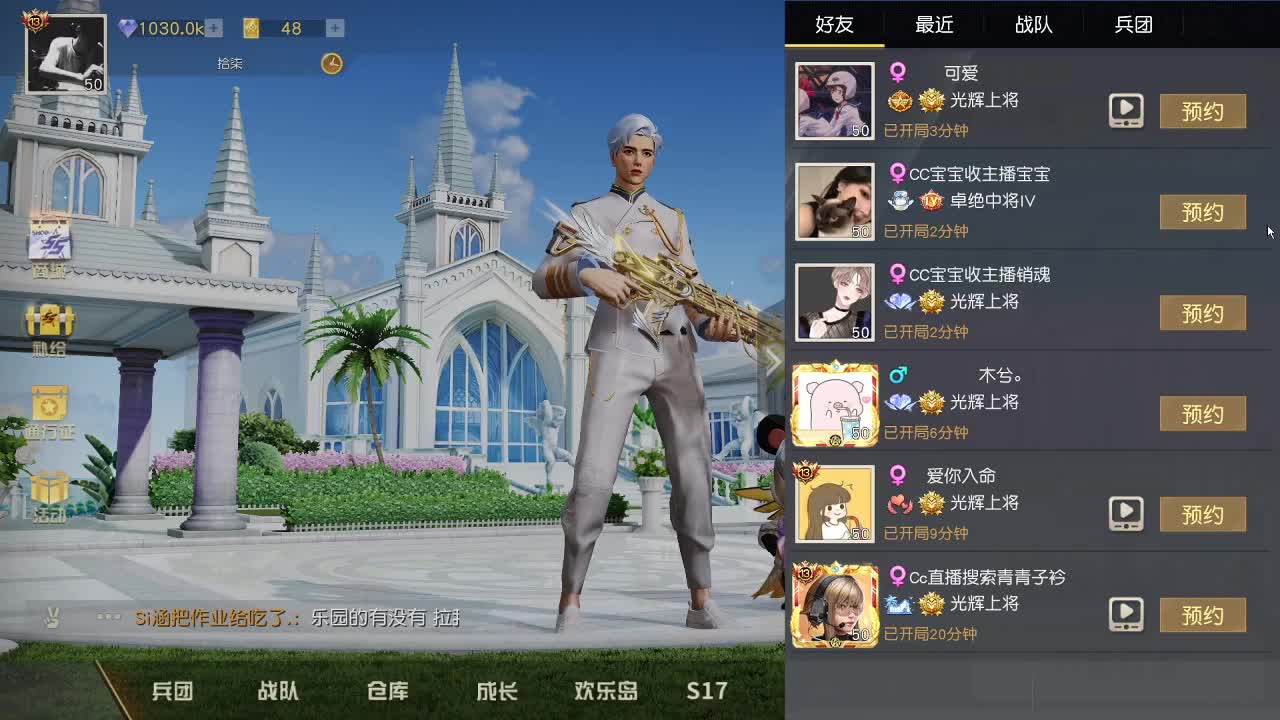Viewport: 1280px width, 720px height.
Task: Click the livestream icon beside 爱你入命
Action: click(x=1126, y=514)
